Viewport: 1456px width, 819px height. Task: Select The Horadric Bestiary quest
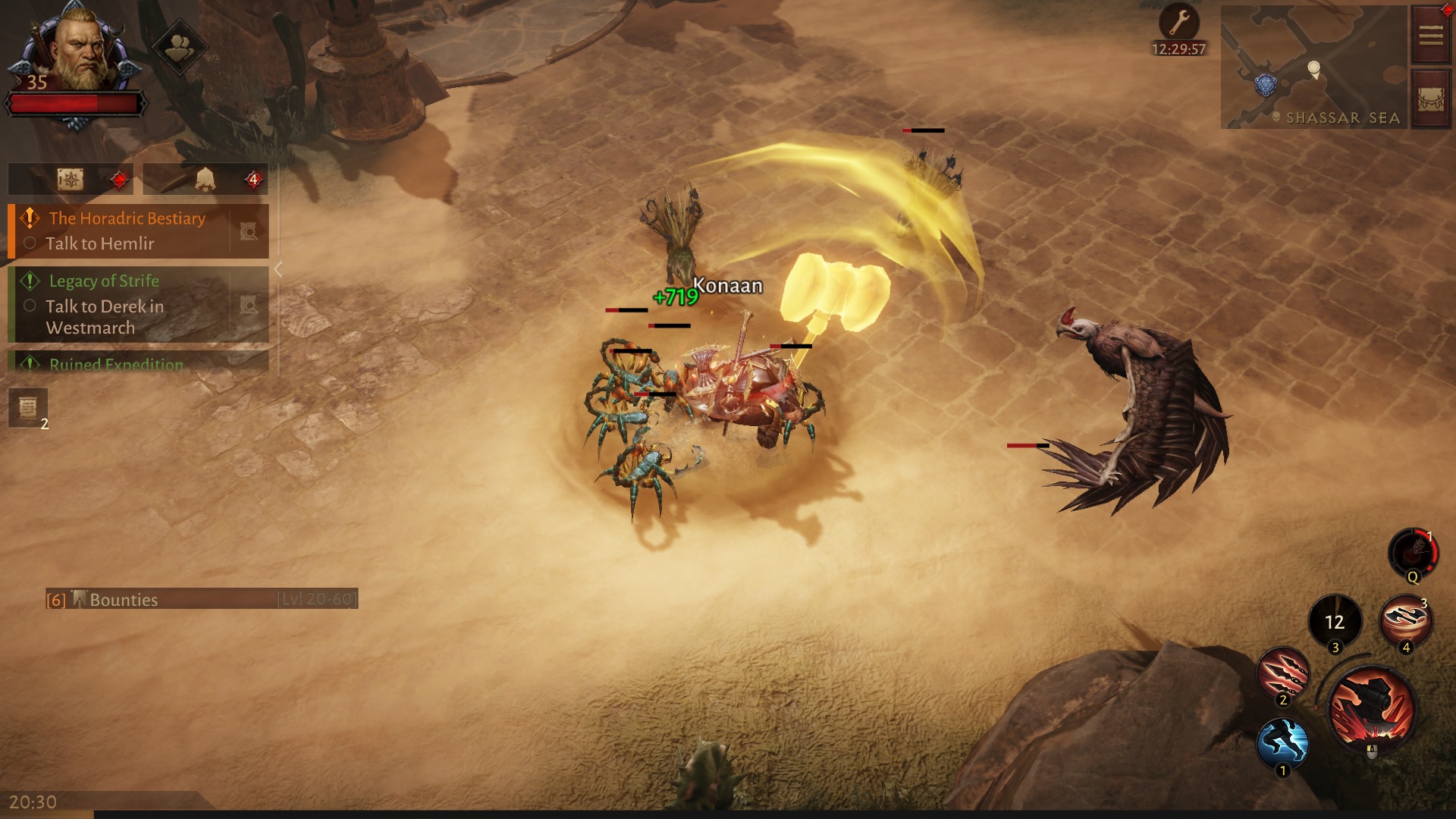coord(126,219)
